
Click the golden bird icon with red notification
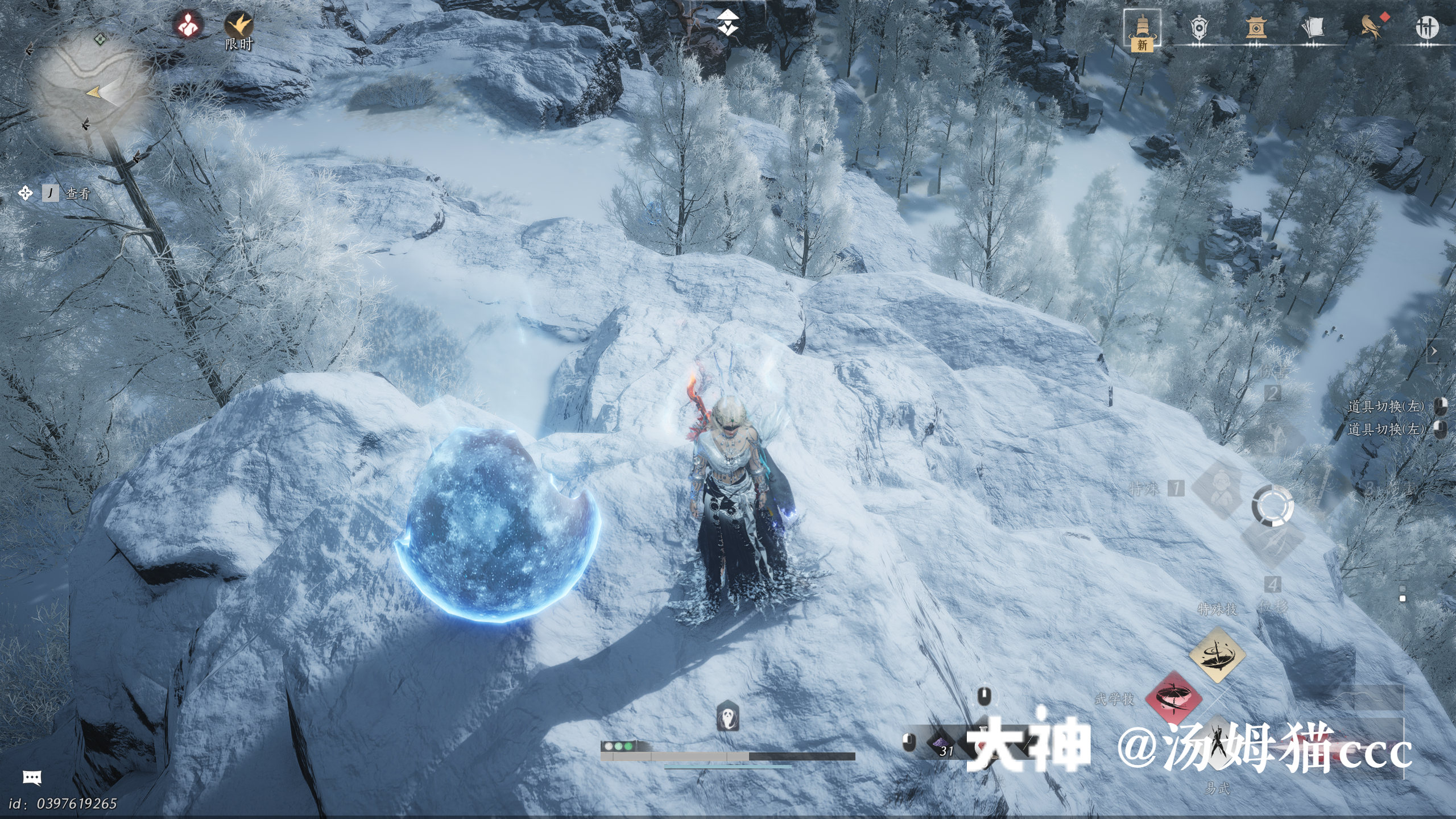coord(1371,26)
